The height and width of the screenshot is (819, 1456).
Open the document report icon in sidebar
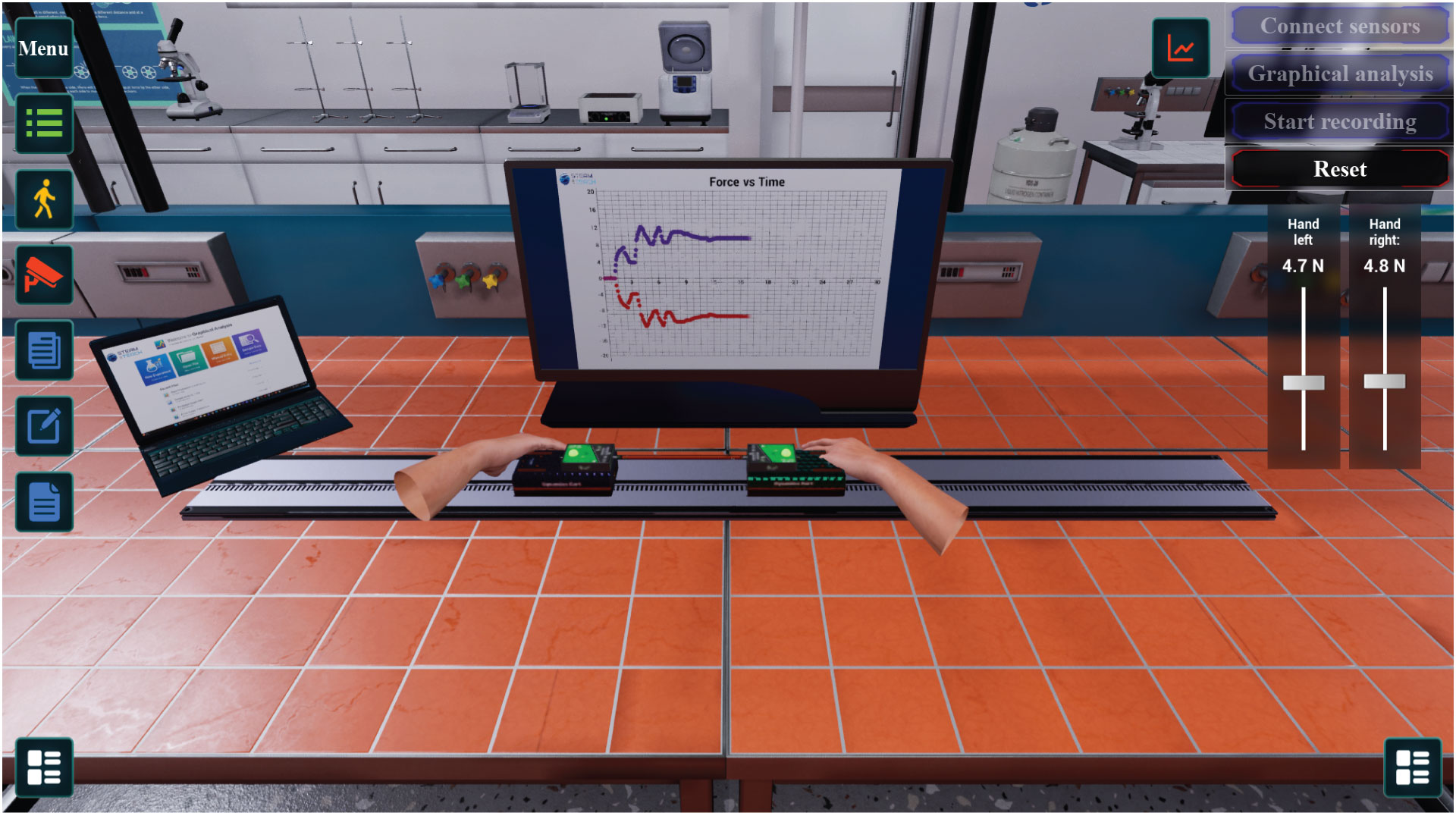click(43, 502)
